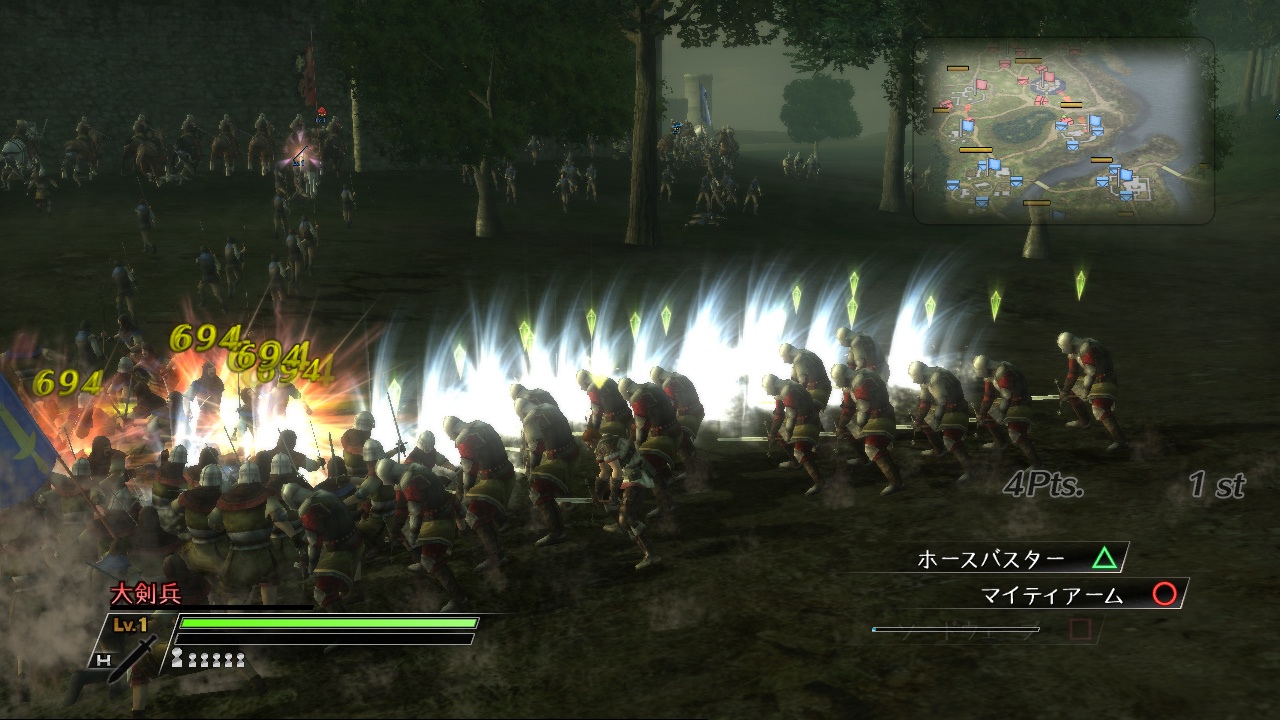1280x720 pixels.
Task: Click a blue ally marker on the minimap
Action: click(968, 126)
